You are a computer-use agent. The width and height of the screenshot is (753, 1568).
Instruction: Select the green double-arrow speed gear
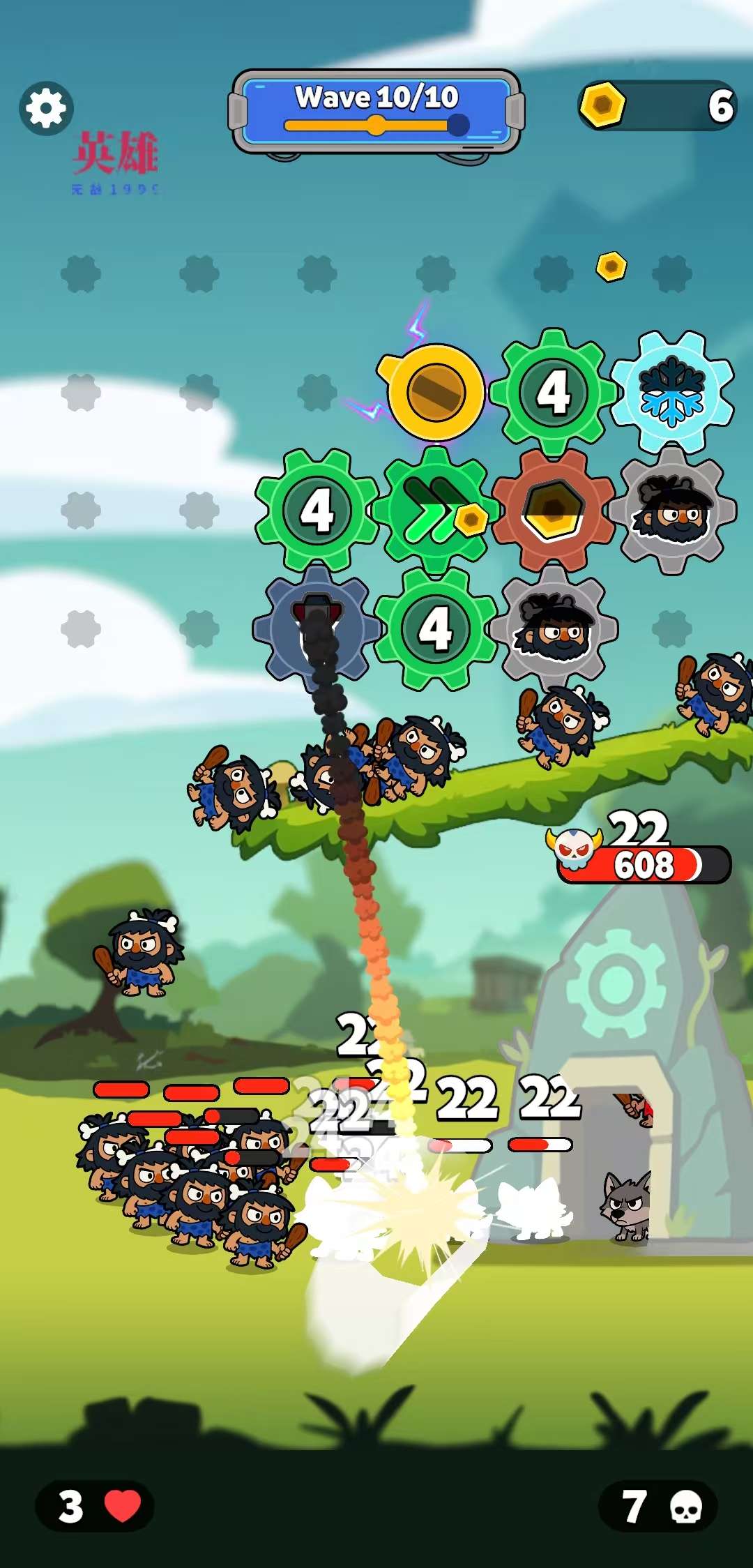tap(435, 510)
